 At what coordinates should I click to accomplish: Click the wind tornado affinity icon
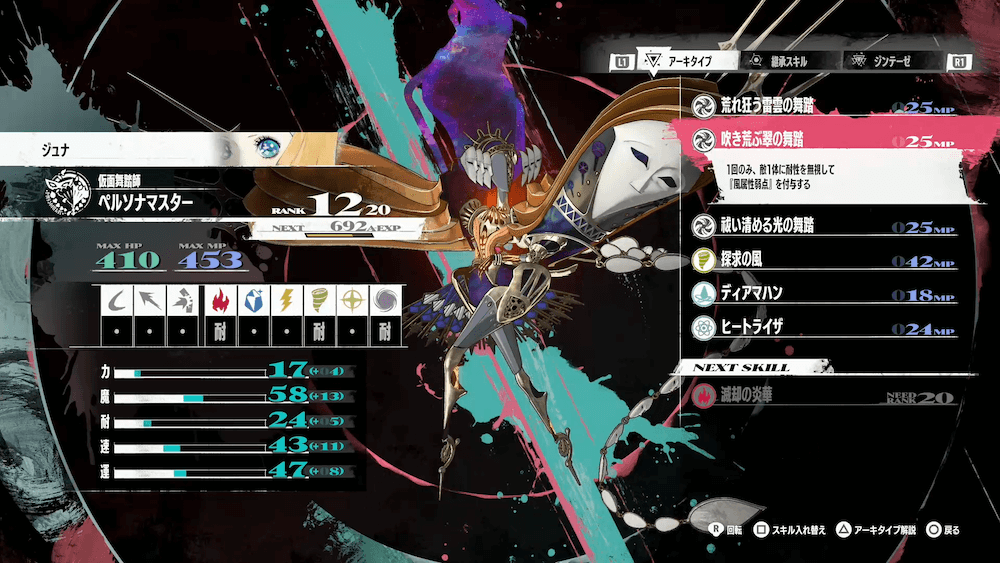tap(317, 299)
